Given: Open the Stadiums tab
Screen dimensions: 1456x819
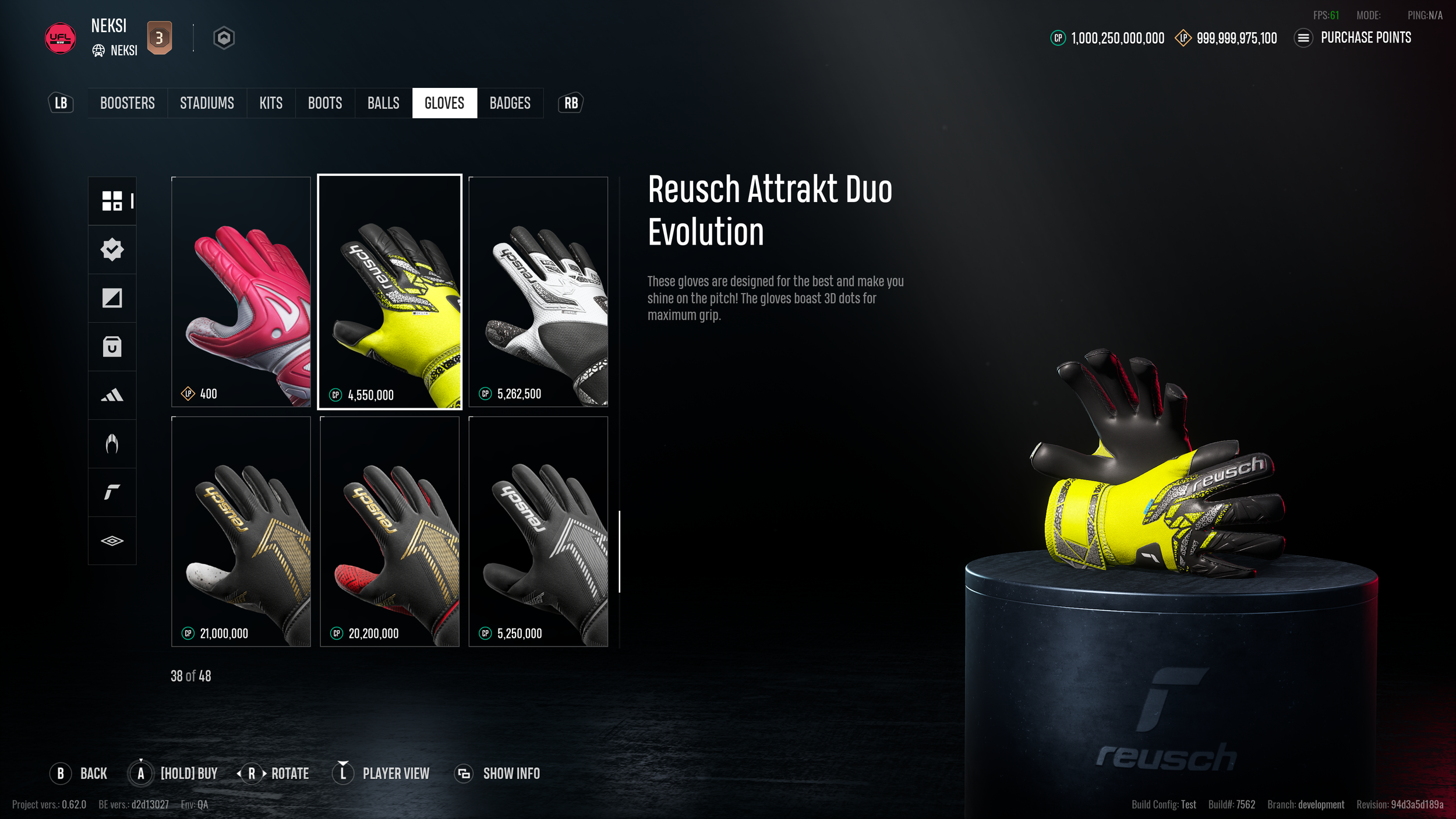Looking at the screenshot, I should [x=207, y=103].
